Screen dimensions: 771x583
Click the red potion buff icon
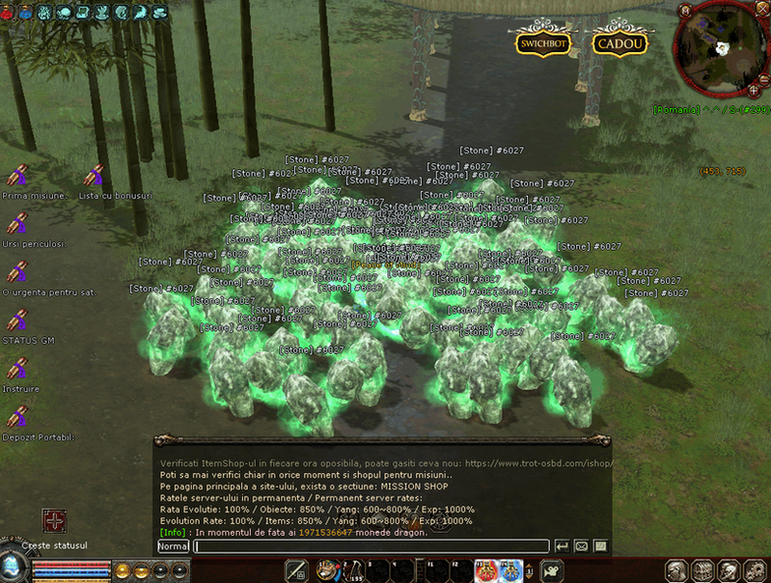pyautogui.click(x=485, y=571)
